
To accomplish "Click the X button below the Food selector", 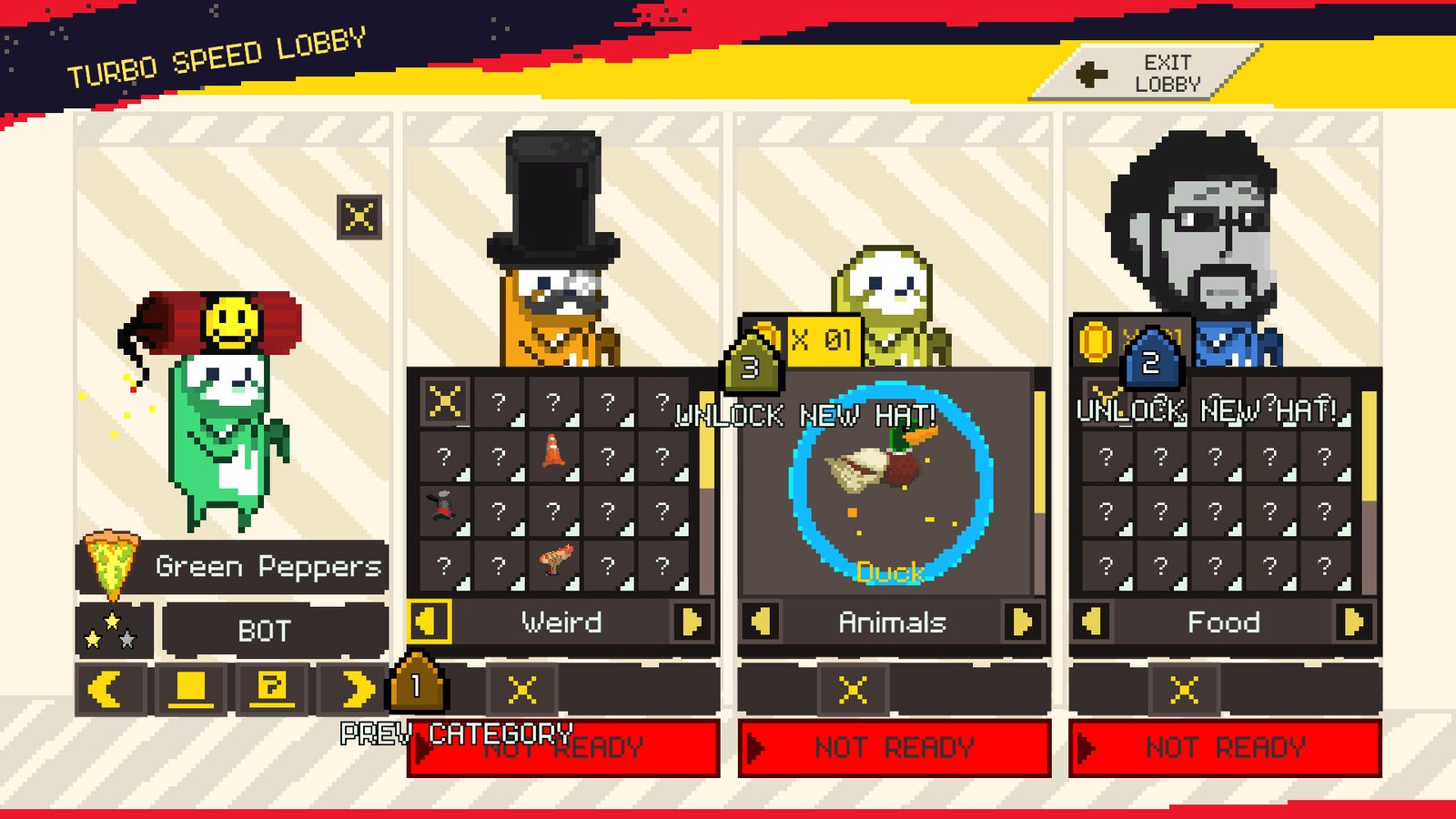I will [x=1184, y=690].
